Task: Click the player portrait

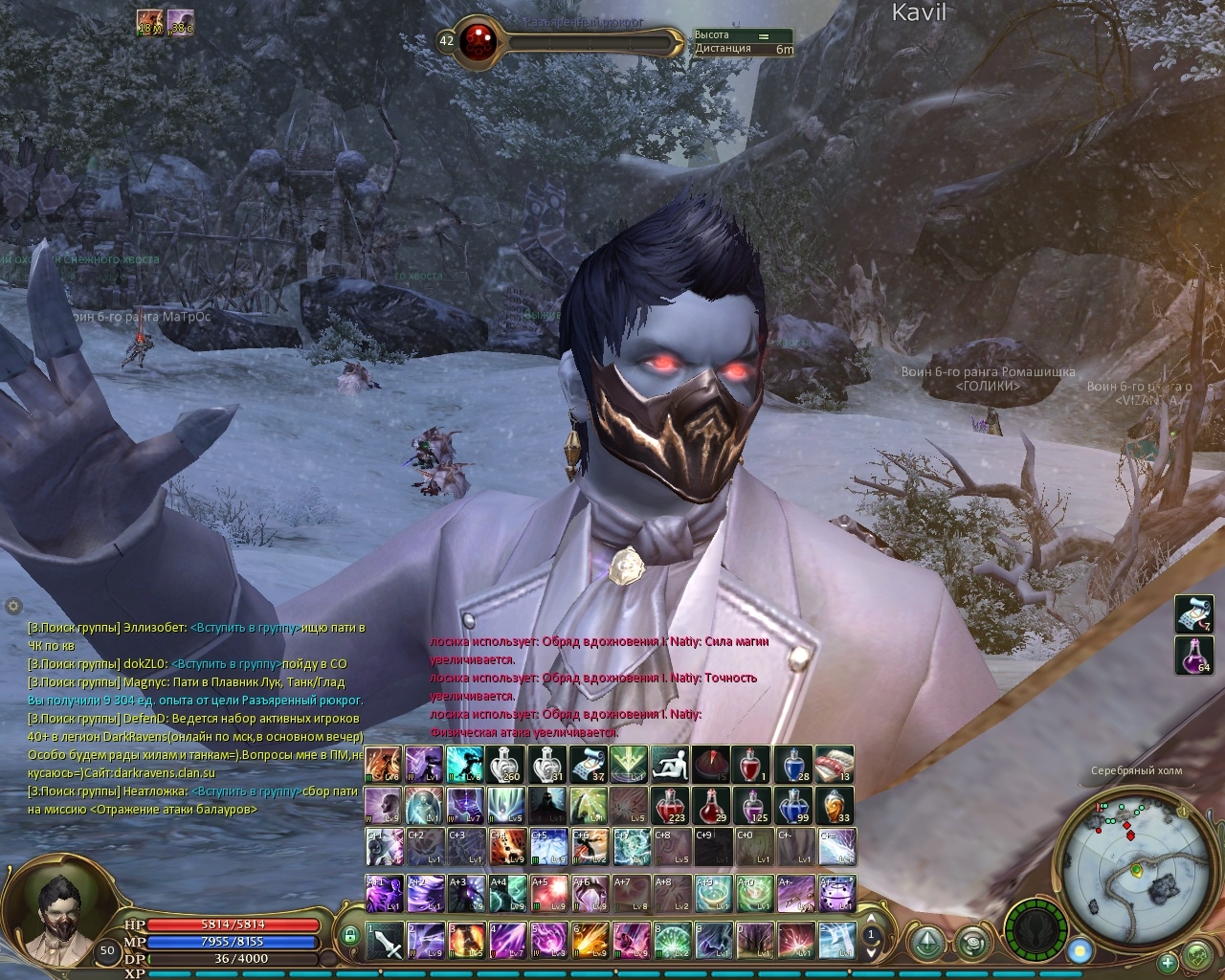Action: click(x=57, y=917)
